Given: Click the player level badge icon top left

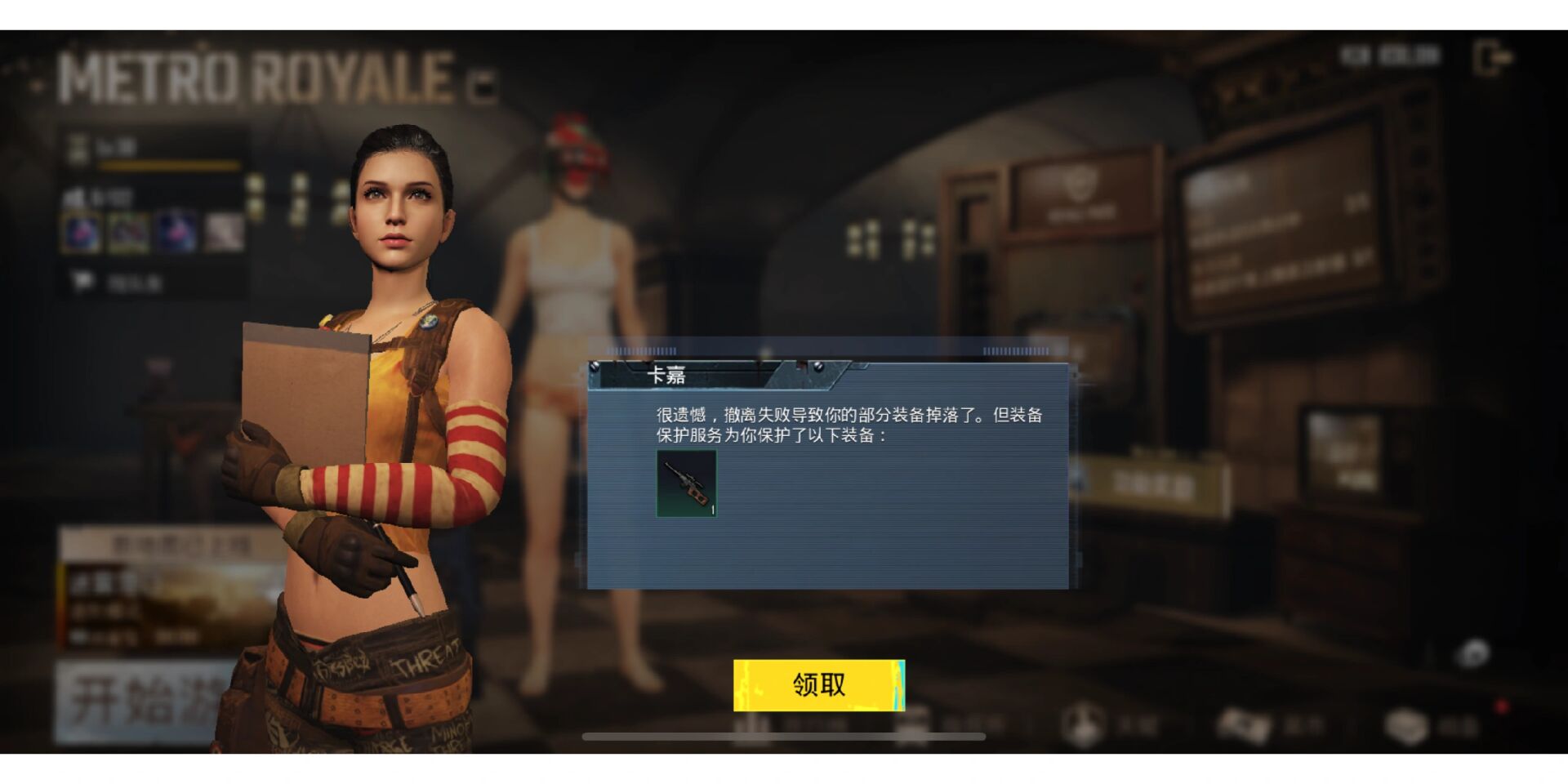Looking at the screenshot, I should (76, 145).
